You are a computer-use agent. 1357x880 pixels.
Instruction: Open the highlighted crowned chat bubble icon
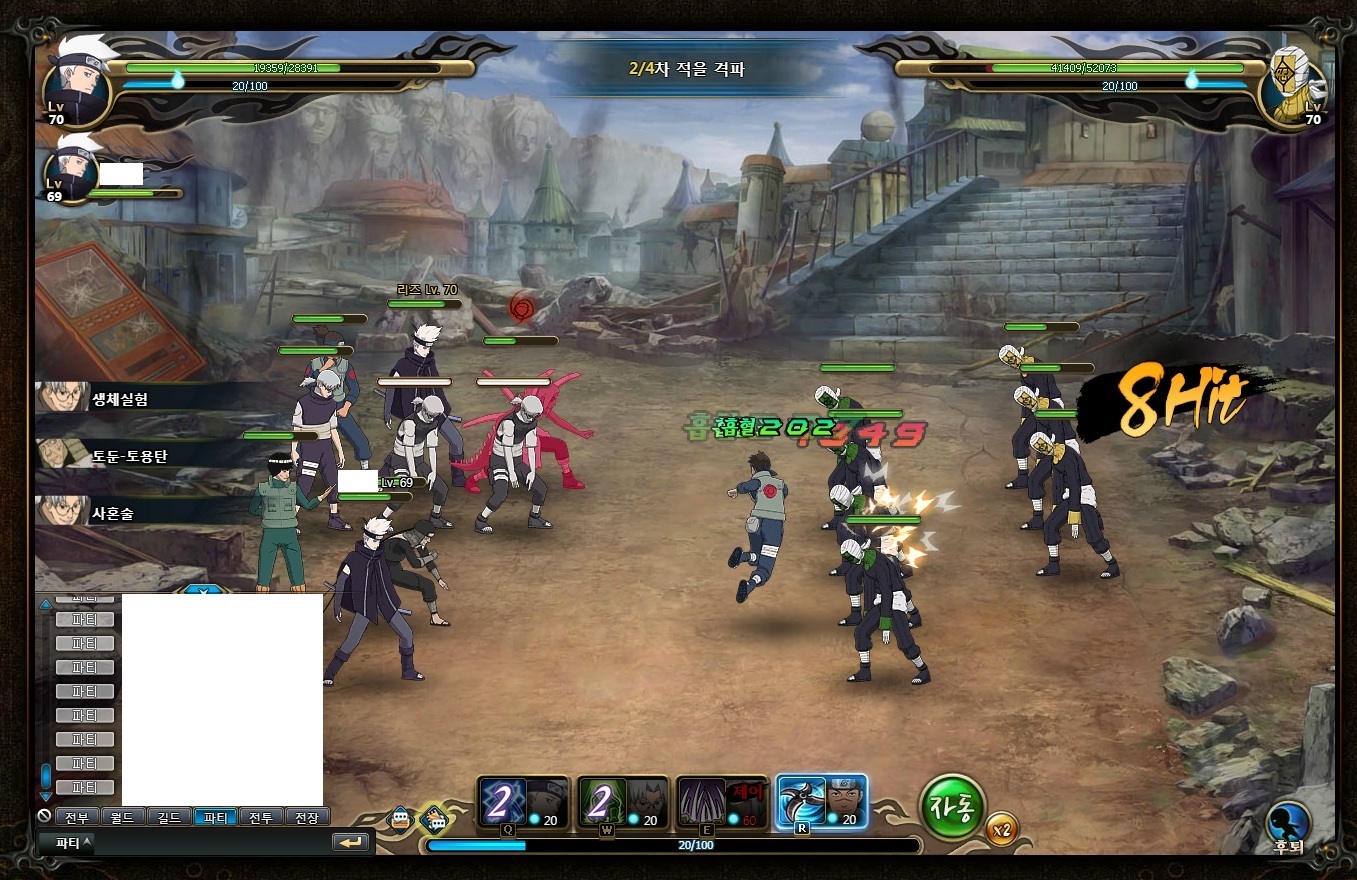pyautogui.click(x=434, y=819)
